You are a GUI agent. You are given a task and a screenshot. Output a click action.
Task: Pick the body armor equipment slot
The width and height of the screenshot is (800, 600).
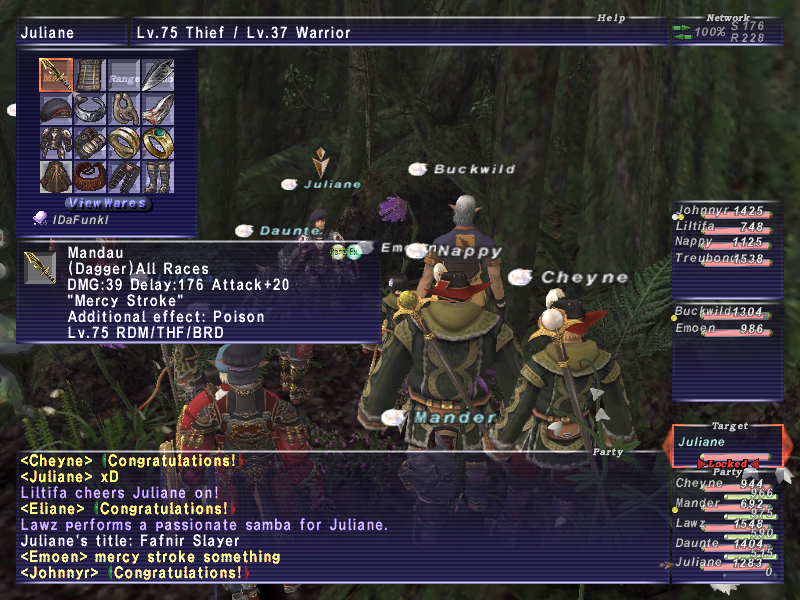tap(56, 143)
